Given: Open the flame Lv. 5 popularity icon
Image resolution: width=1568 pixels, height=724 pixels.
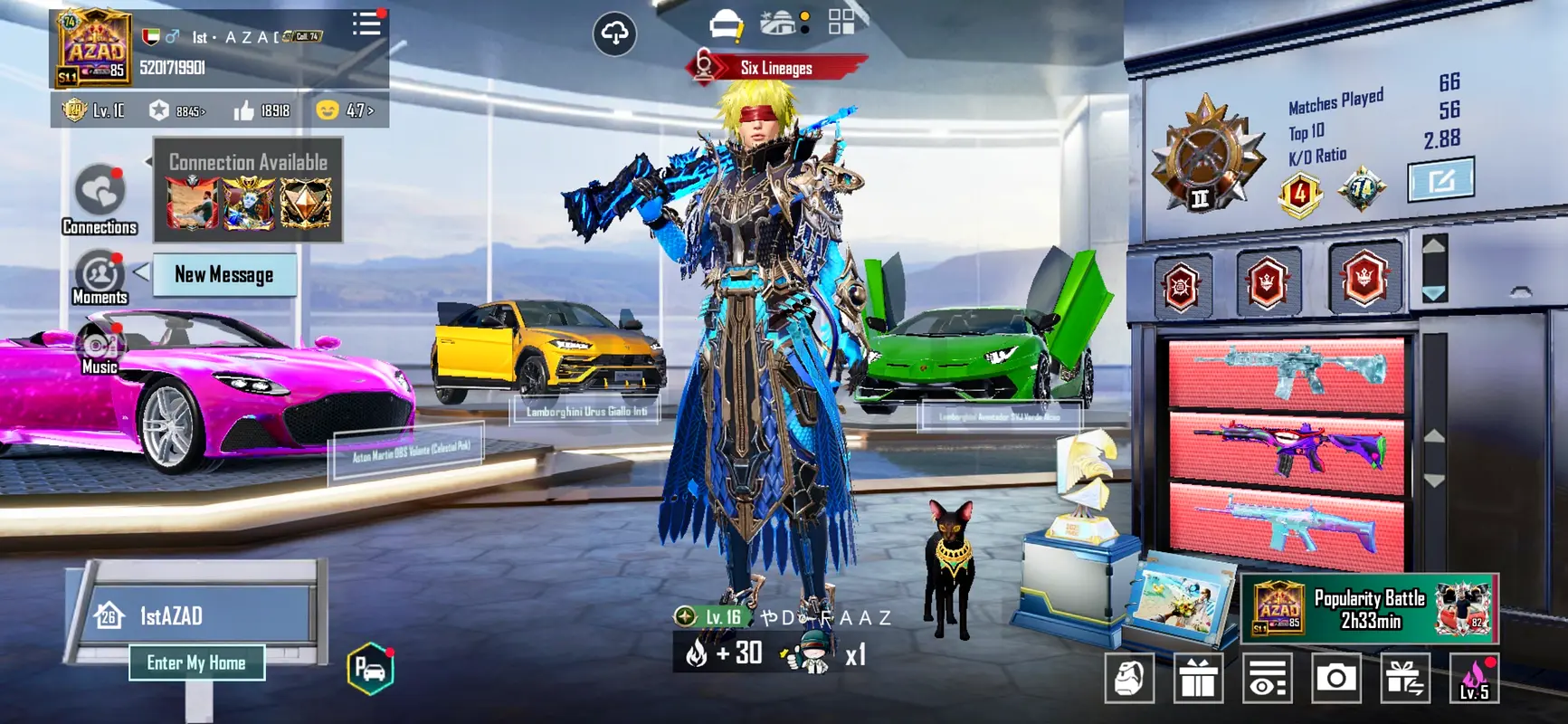Looking at the screenshot, I should 1474,678.
